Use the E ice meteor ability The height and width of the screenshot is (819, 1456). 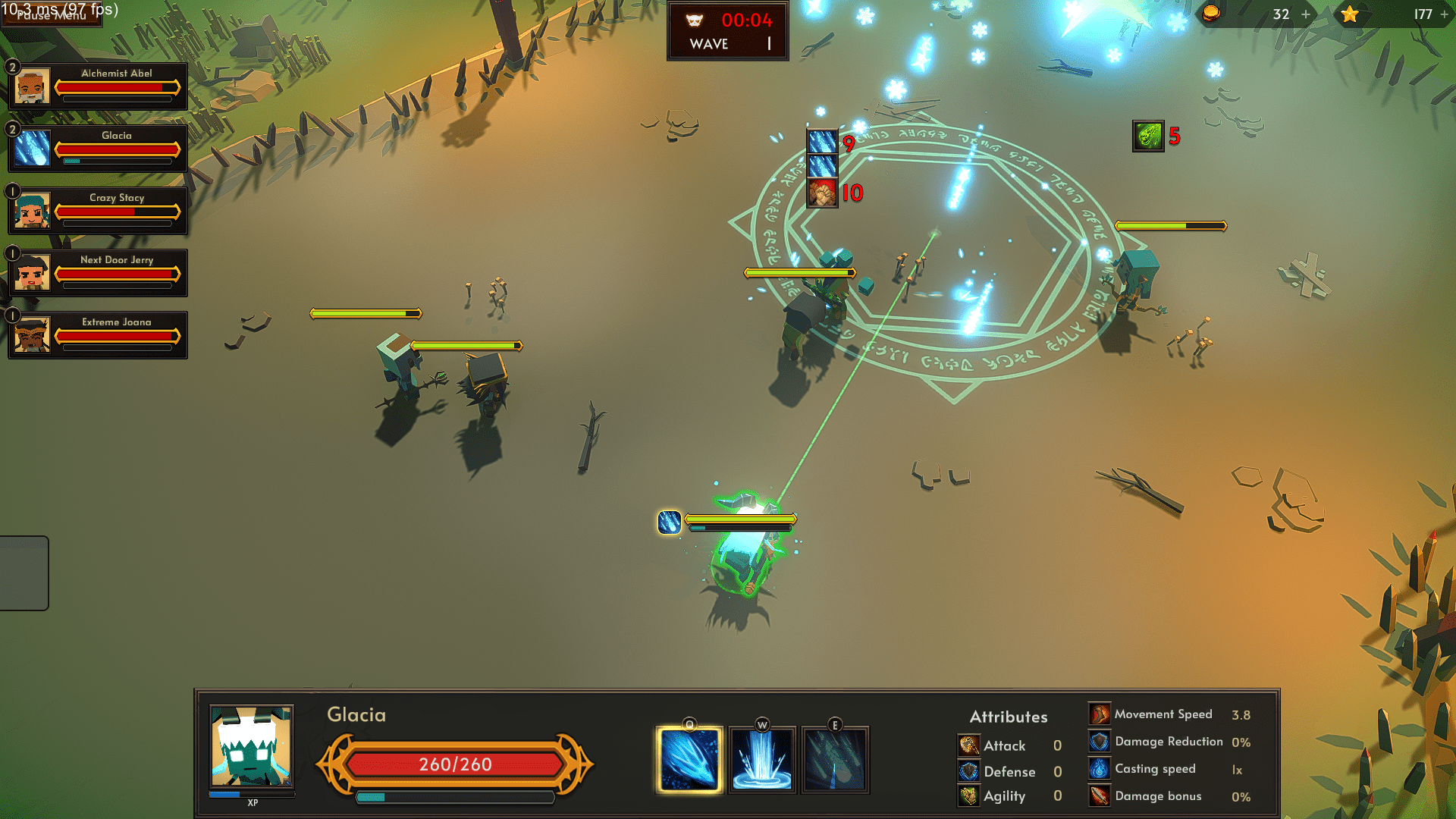(x=835, y=760)
